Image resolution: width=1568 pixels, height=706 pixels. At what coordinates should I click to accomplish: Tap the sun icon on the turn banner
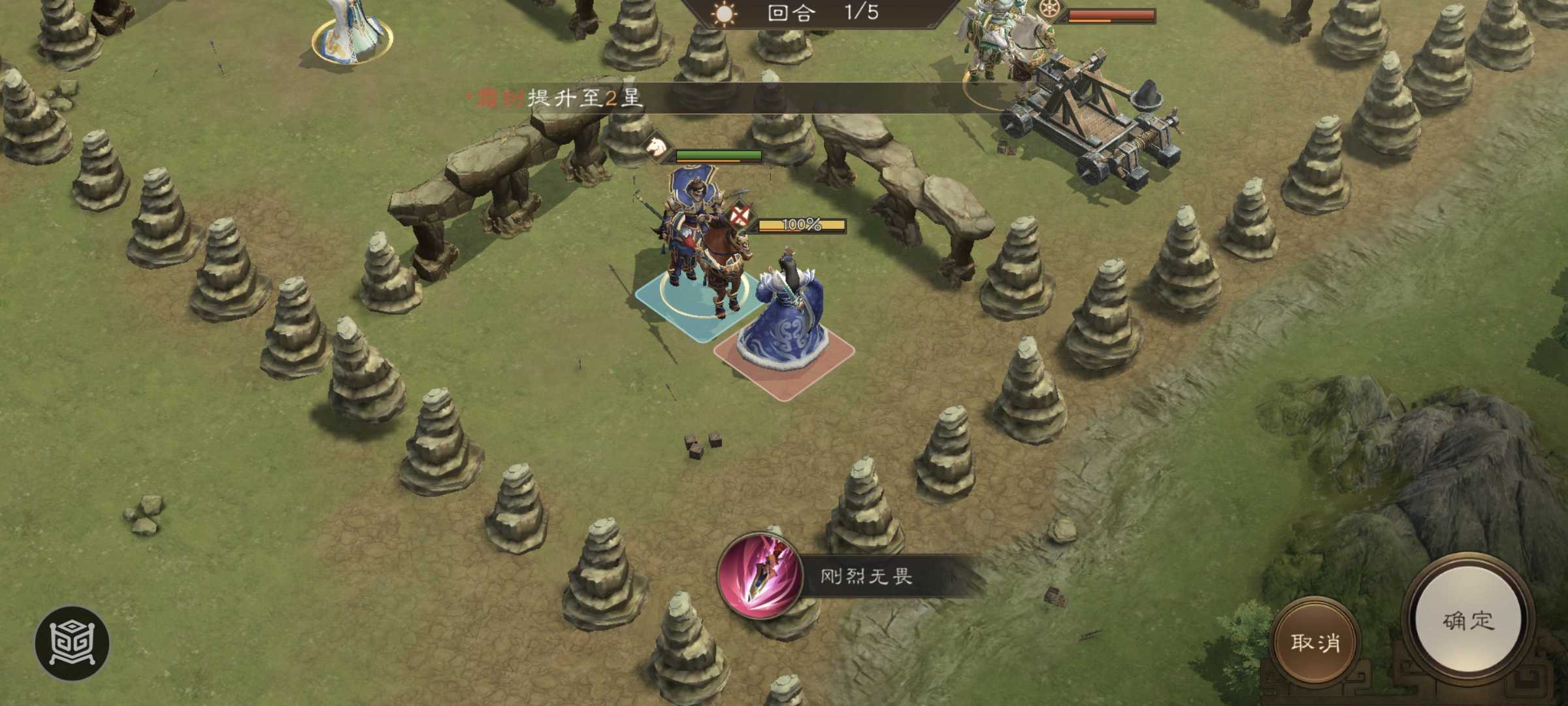point(723,14)
